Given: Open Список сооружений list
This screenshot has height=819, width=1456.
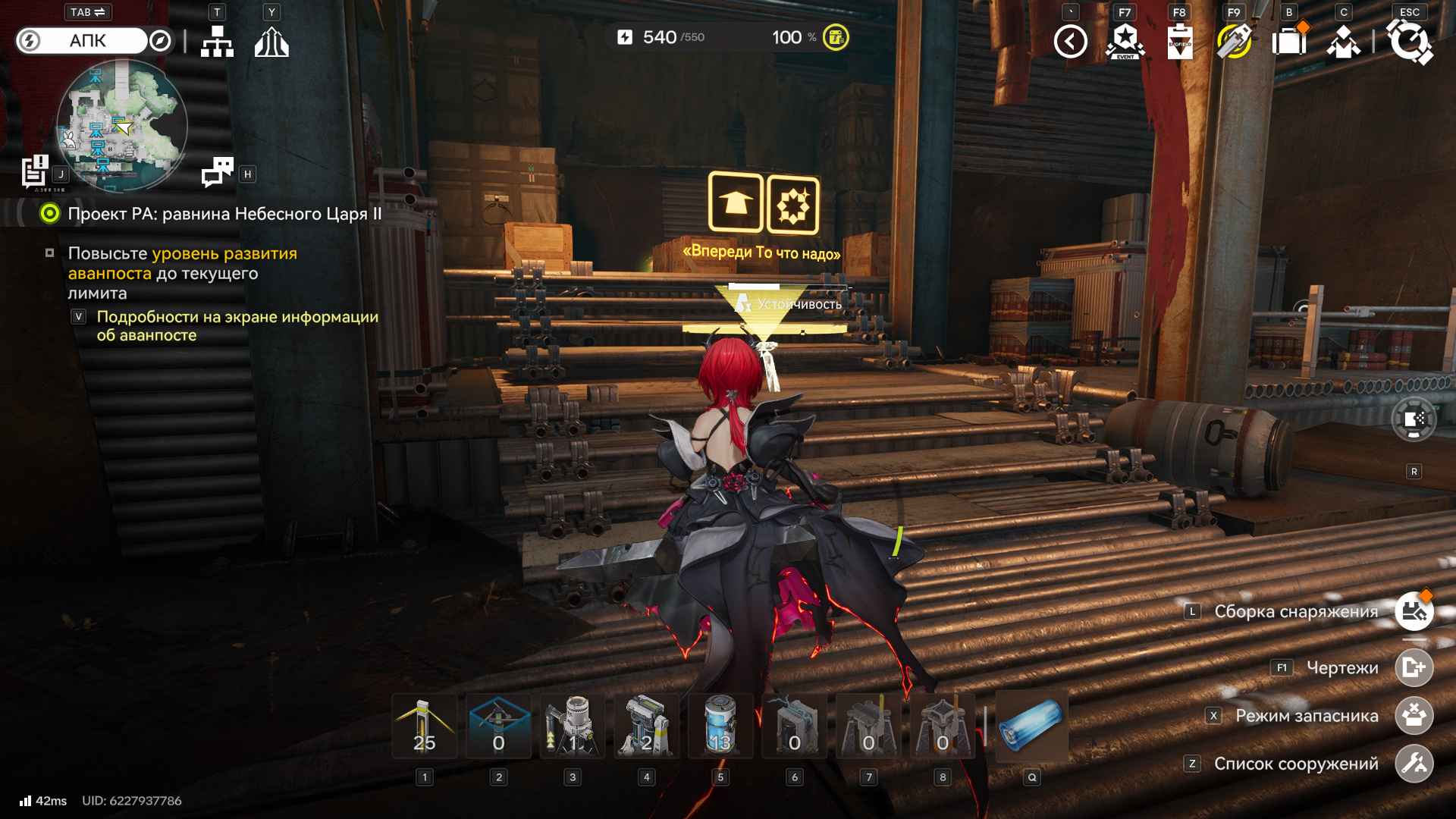Looking at the screenshot, I should pos(1414,764).
